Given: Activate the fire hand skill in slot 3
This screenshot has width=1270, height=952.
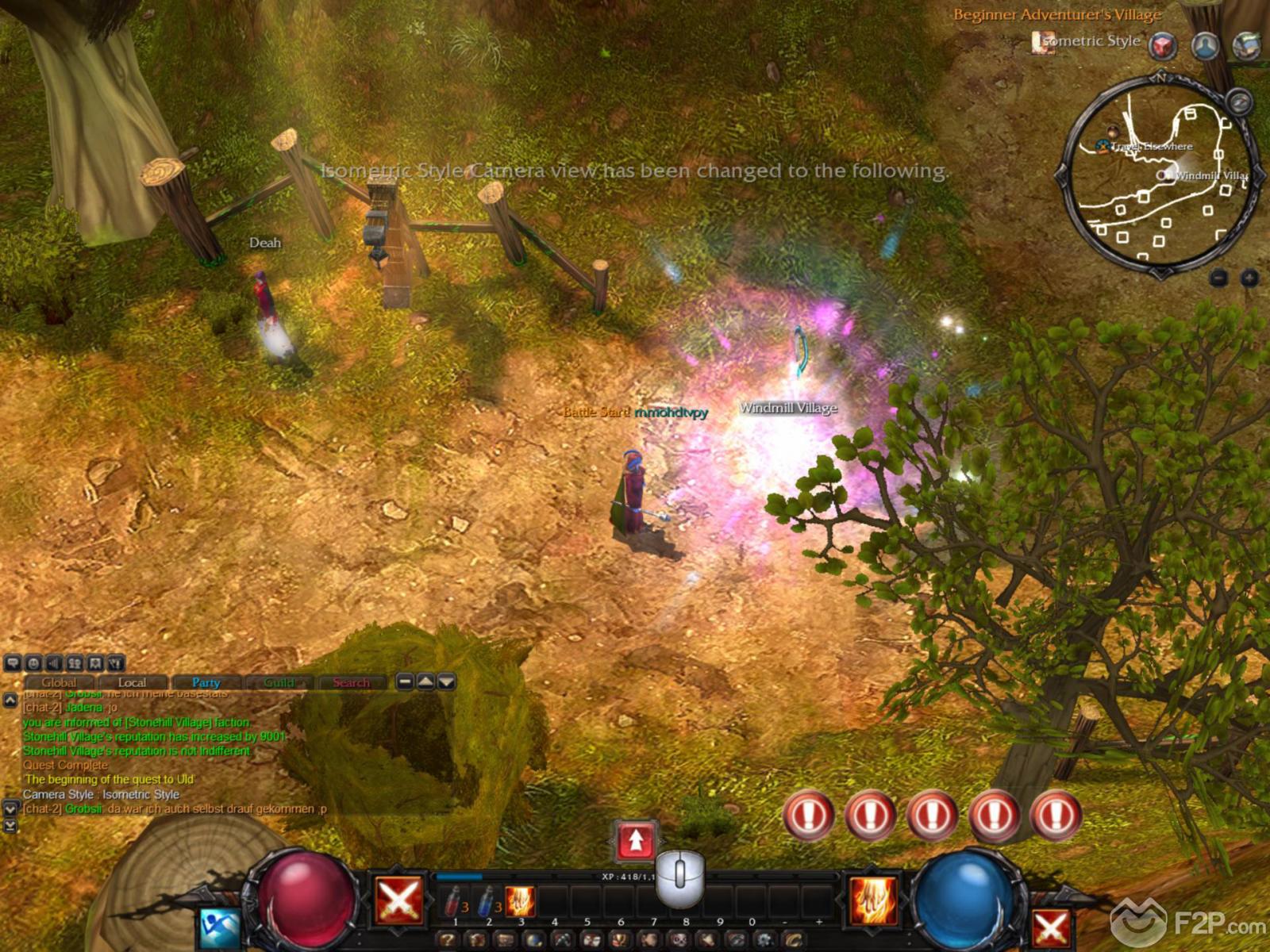Looking at the screenshot, I should tap(521, 901).
